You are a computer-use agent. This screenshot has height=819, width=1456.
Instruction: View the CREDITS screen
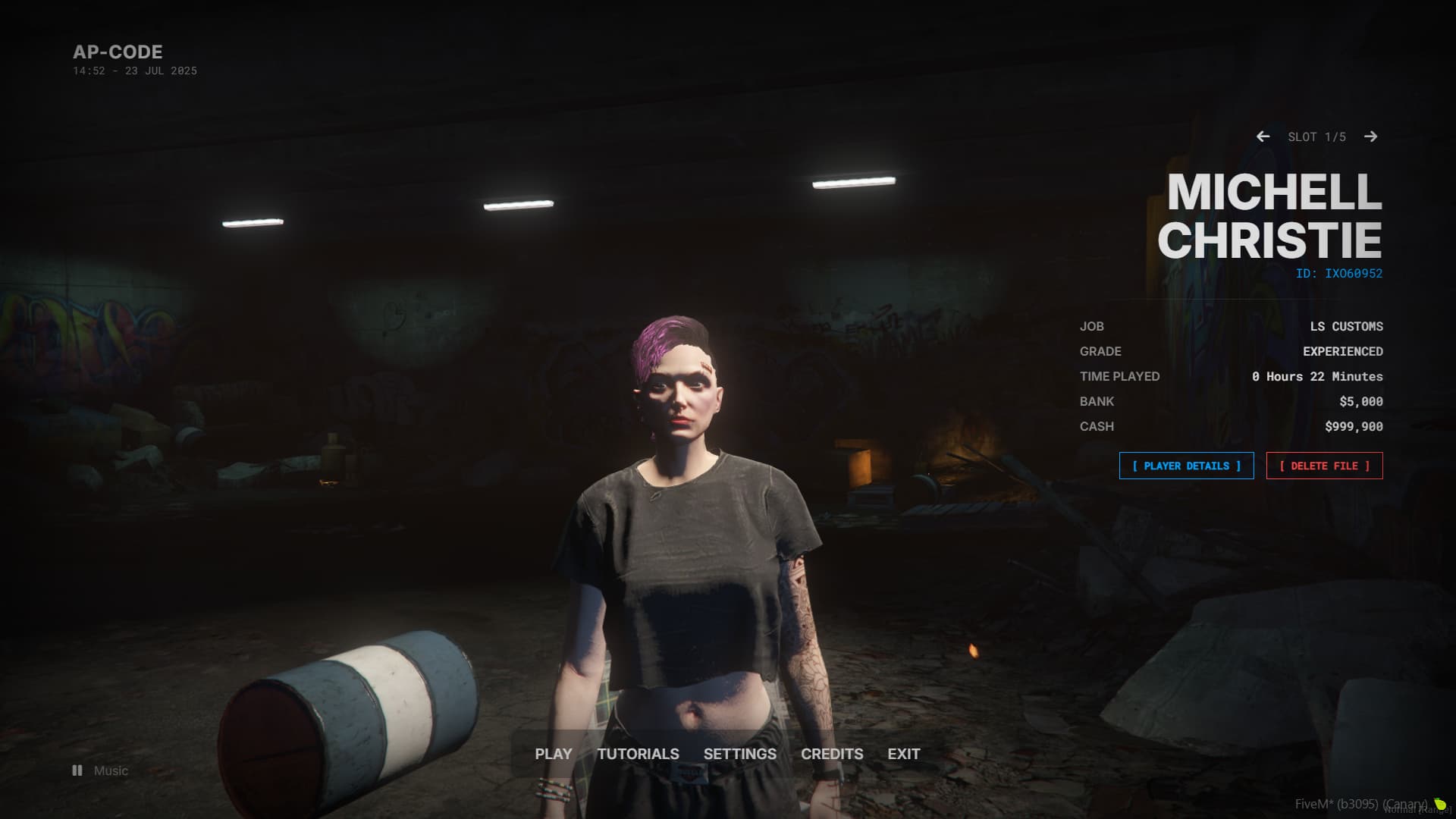832,754
